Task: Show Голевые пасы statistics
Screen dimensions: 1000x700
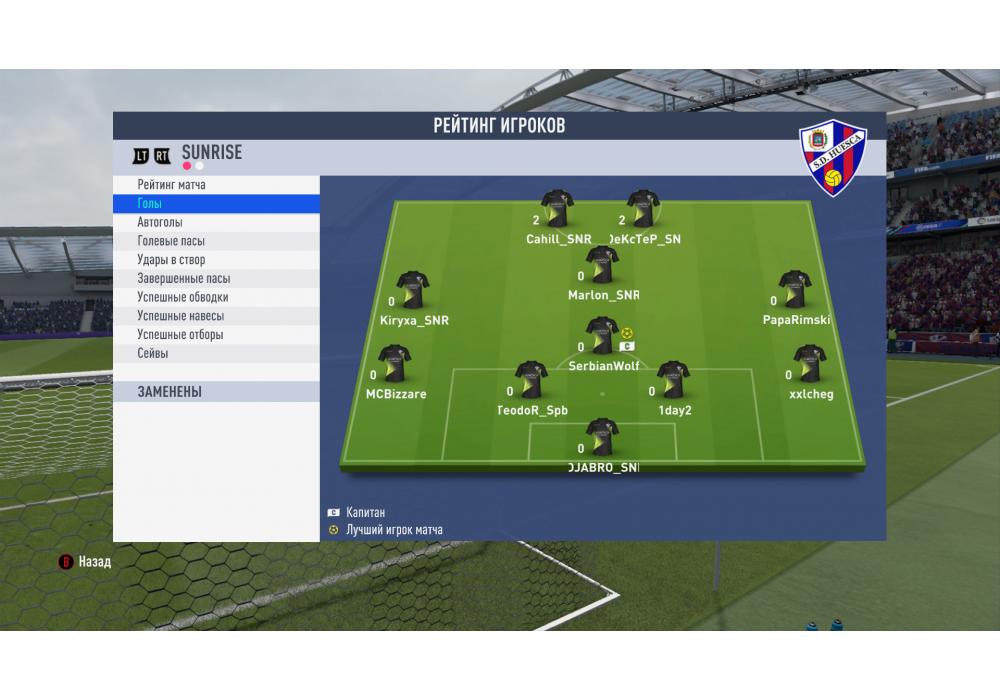Action: [171, 241]
